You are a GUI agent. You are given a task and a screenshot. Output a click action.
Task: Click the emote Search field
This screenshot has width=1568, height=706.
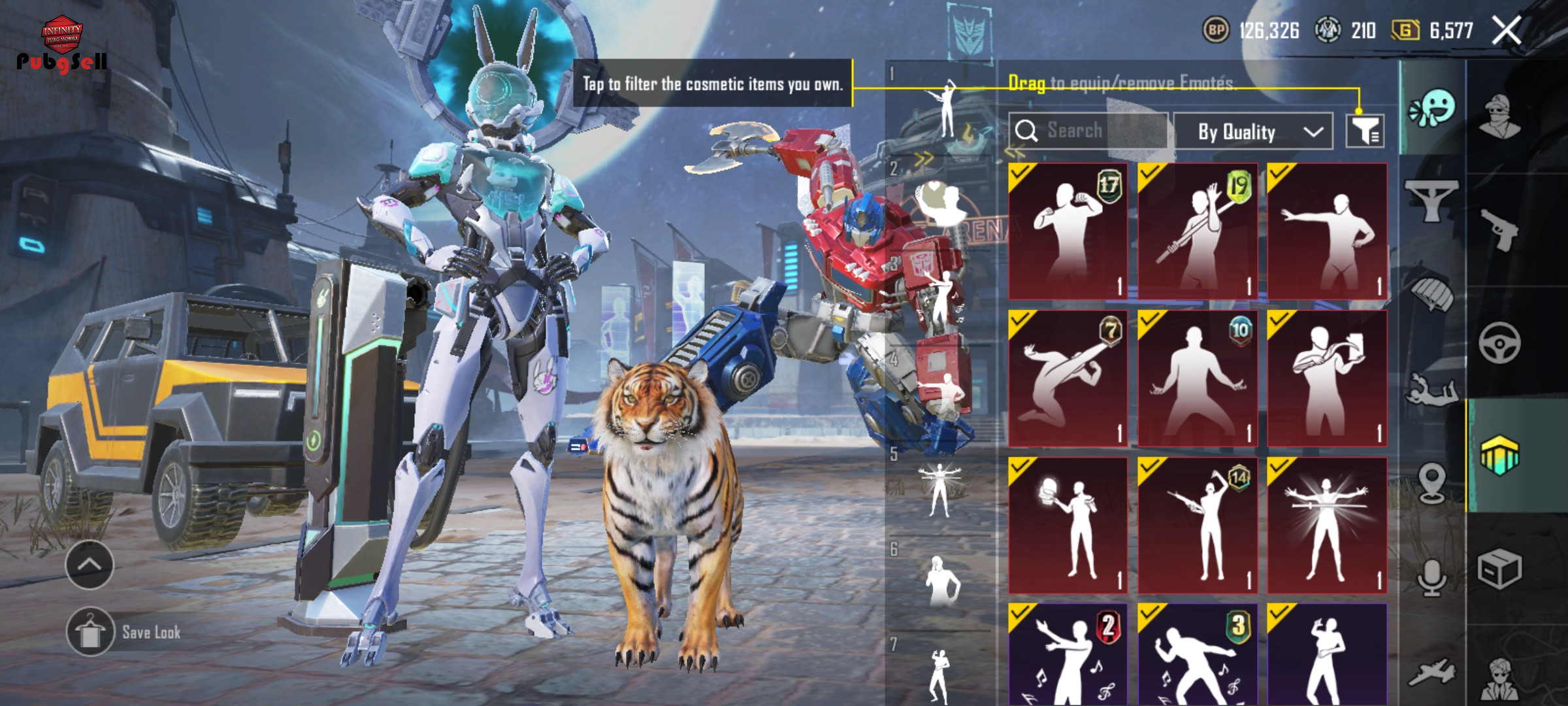(1088, 131)
